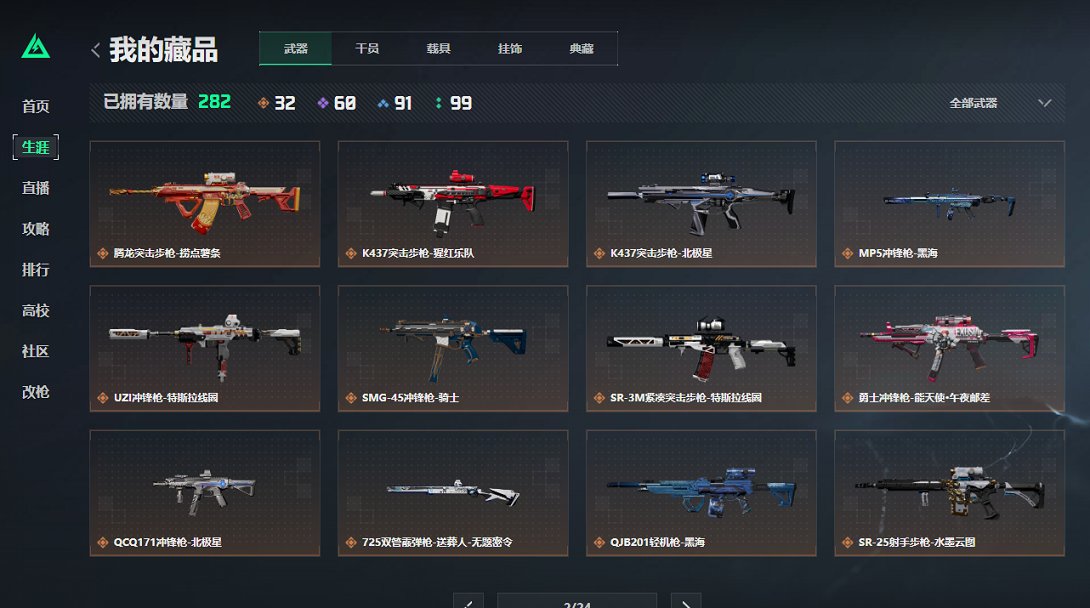Open the 高校 sidebar entry

click(x=36, y=311)
